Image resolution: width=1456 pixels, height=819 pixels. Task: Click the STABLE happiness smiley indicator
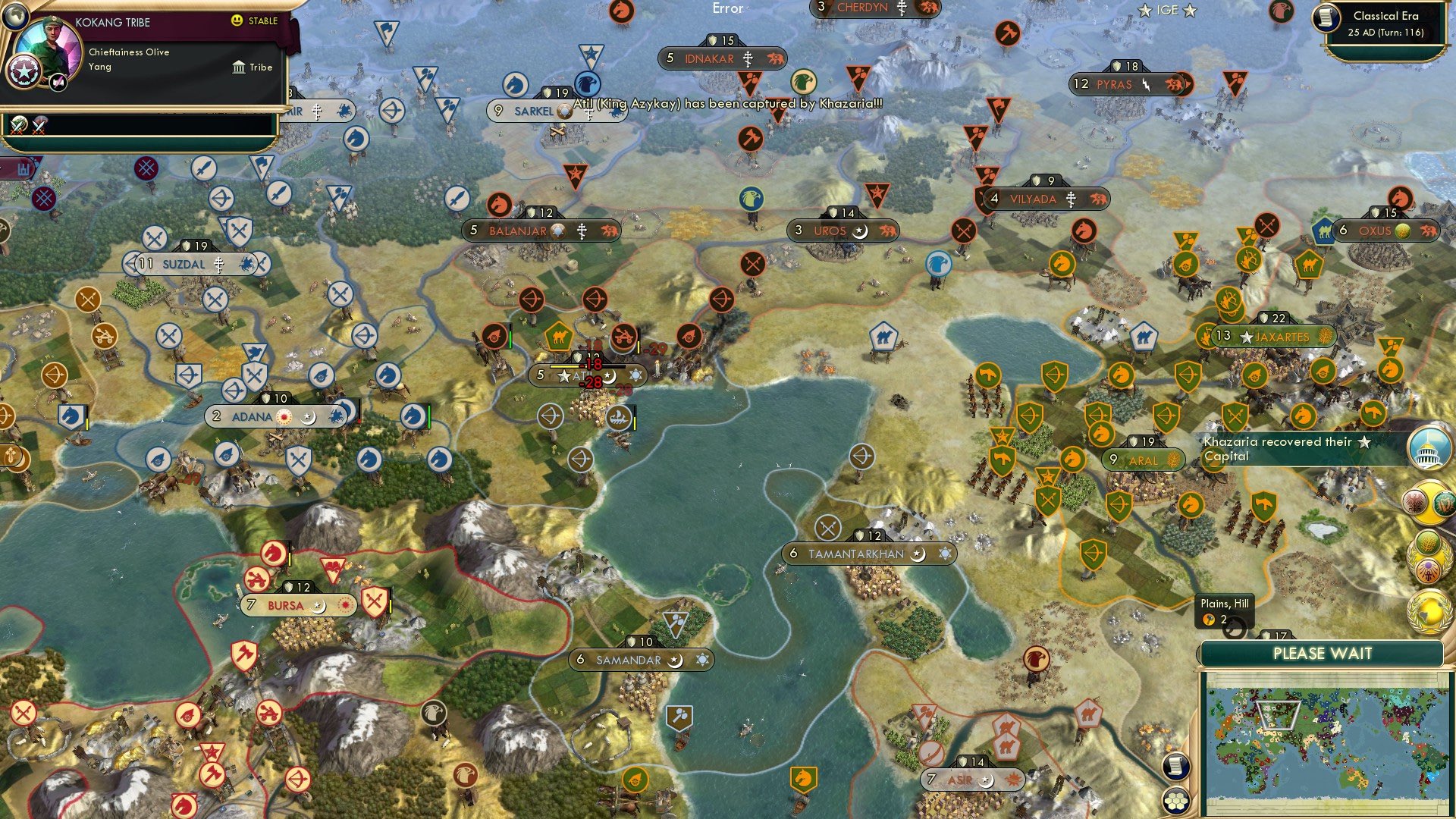click(237, 20)
